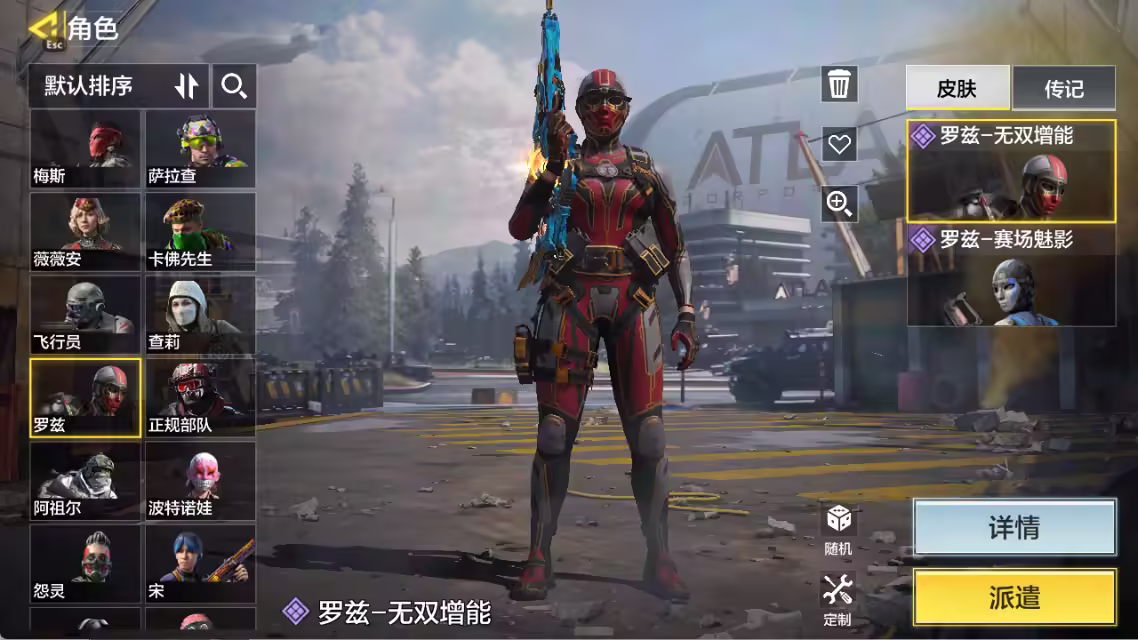This screenshot has width=1138, height=640.
Task: Open the character search magnifier
Action: coord(234,86)
